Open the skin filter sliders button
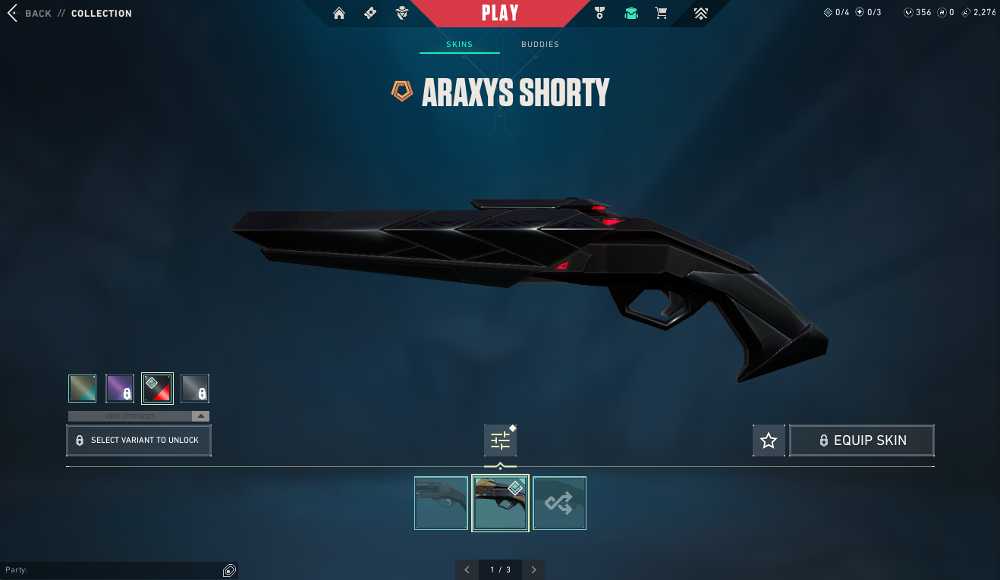This screenshot has width=1000, height=580. point(500,440)
